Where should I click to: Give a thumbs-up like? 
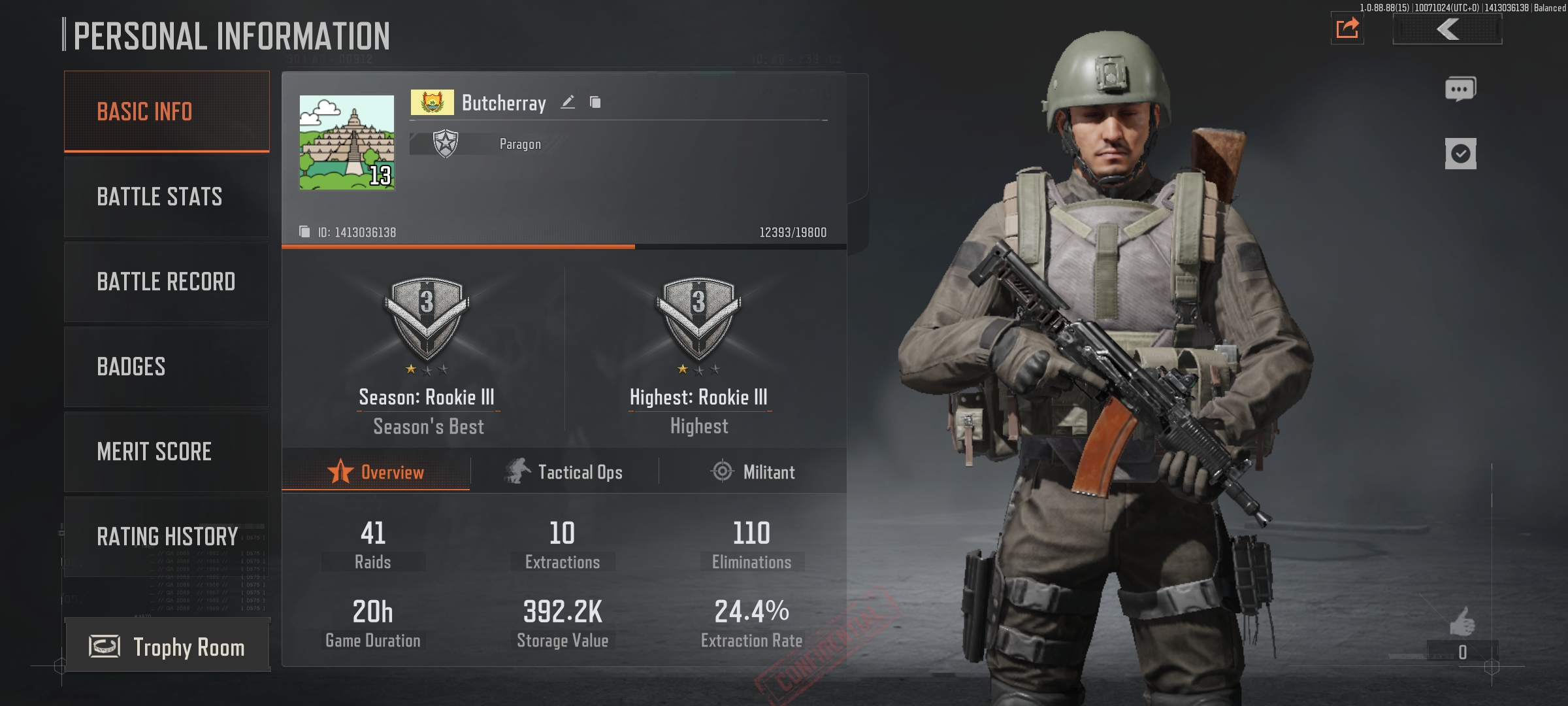click(x=1462, y=622)
